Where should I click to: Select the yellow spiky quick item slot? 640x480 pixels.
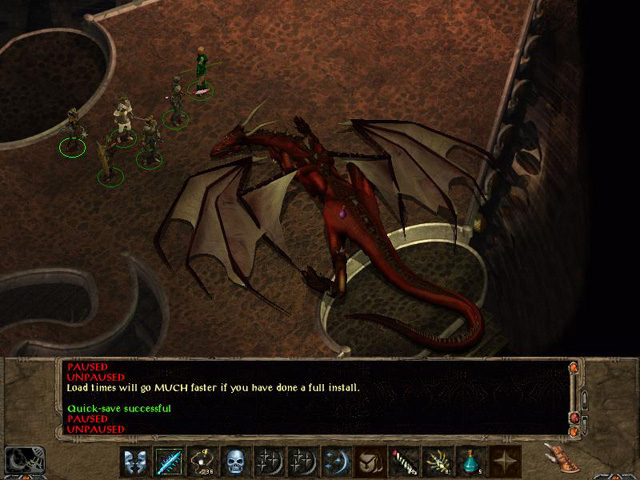pyautogui.click(x=436, y=462)
